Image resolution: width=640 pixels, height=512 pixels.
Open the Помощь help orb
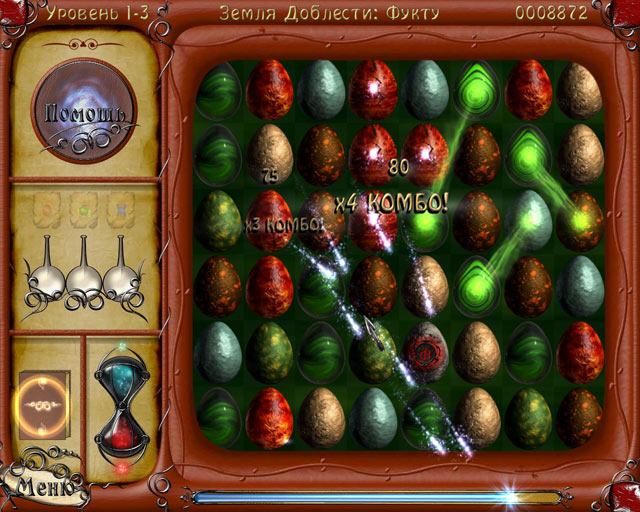84,113
